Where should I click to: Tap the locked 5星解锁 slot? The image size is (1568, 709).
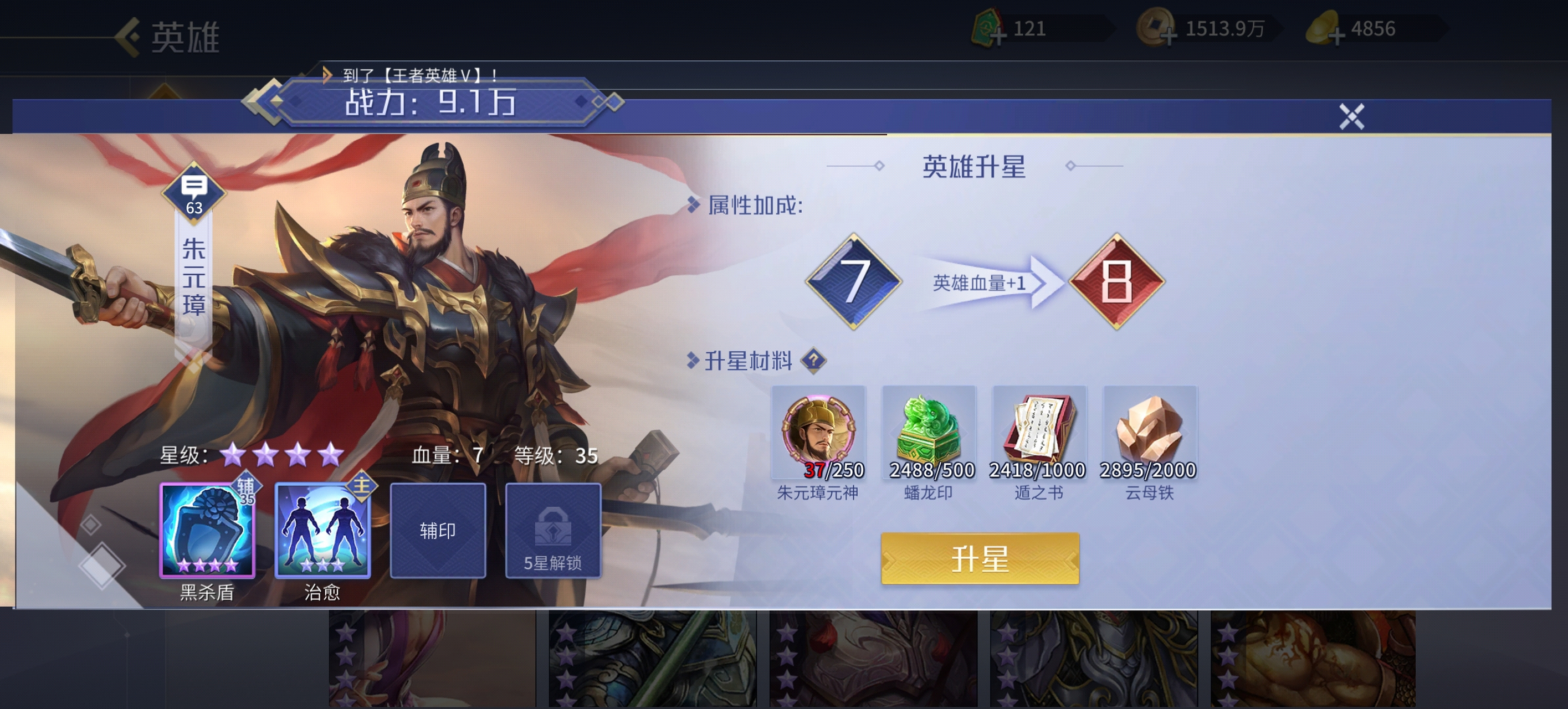[553, 530]
